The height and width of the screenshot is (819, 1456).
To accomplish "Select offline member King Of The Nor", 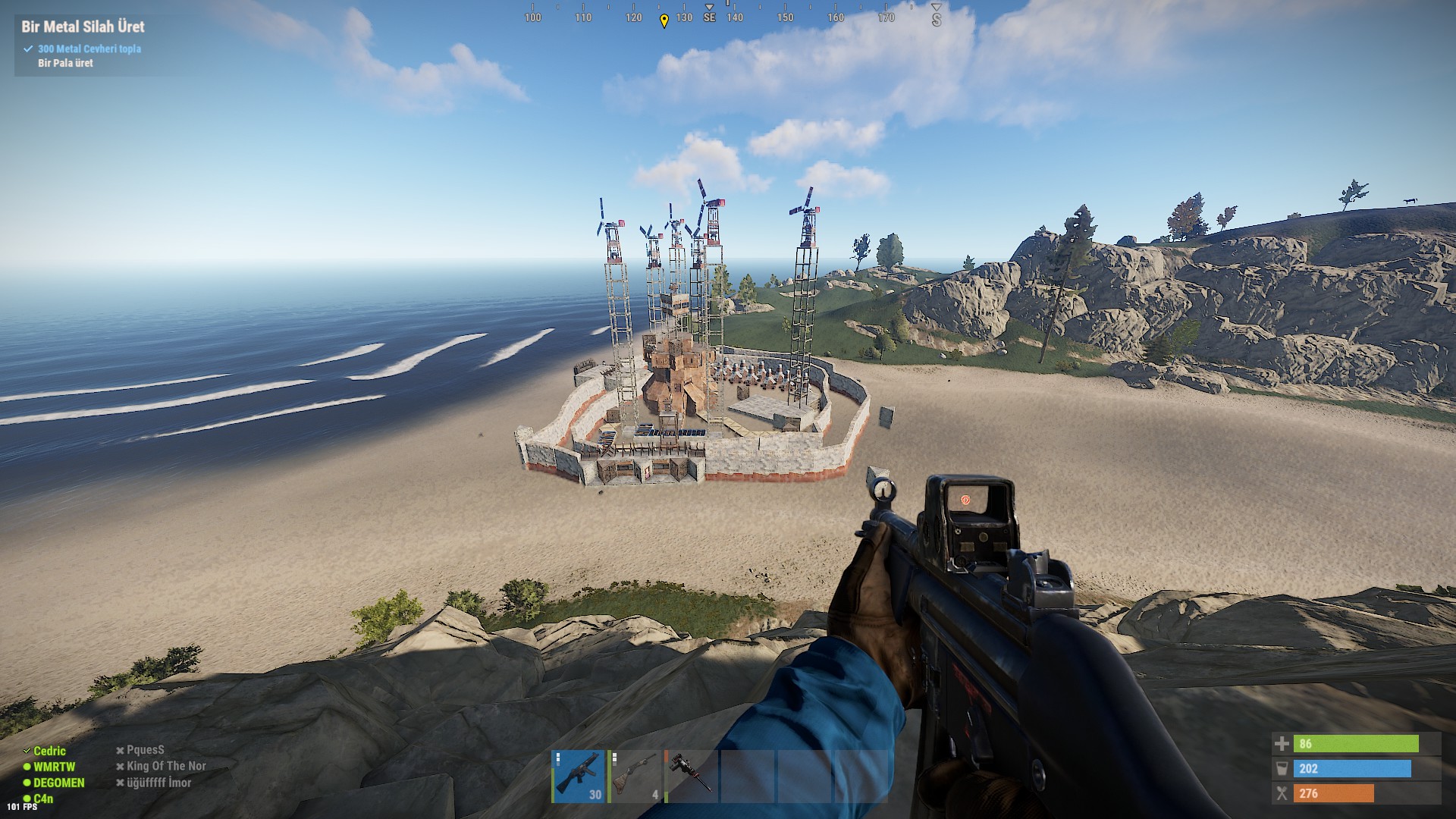I will coord(166,766).
